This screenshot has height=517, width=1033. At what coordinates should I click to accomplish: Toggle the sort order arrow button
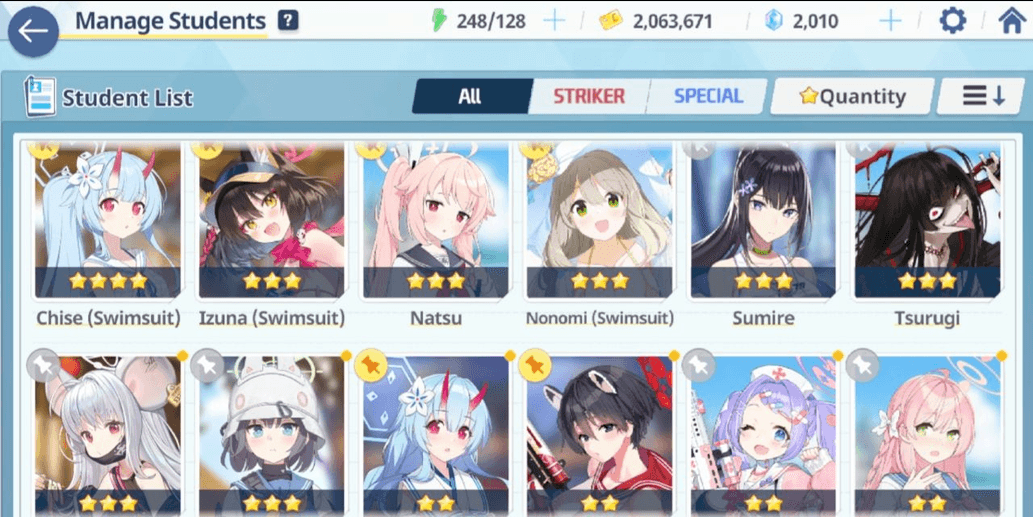982,96
